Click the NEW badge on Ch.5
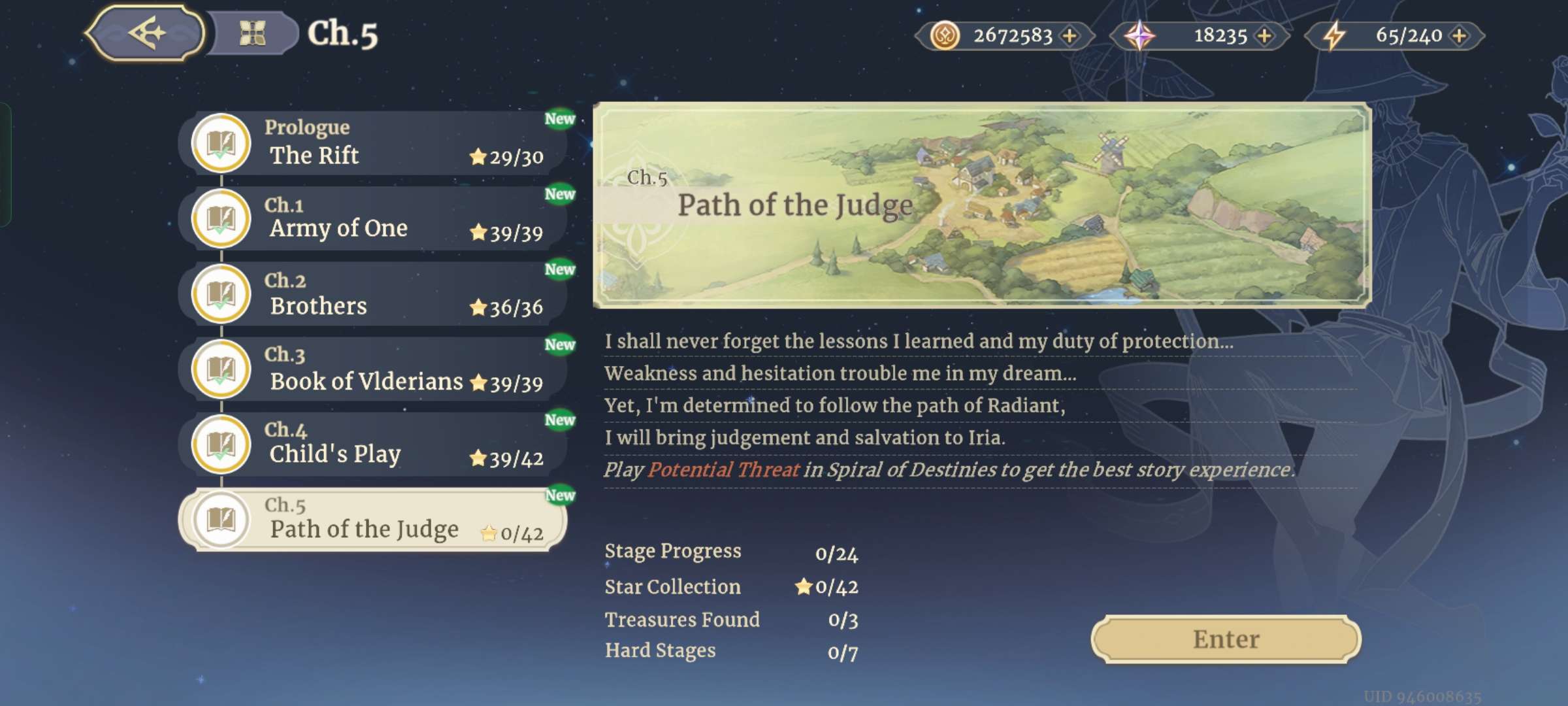Viewport: 1568px width, 706px height. pyautogui.click(x=562, y=495)
